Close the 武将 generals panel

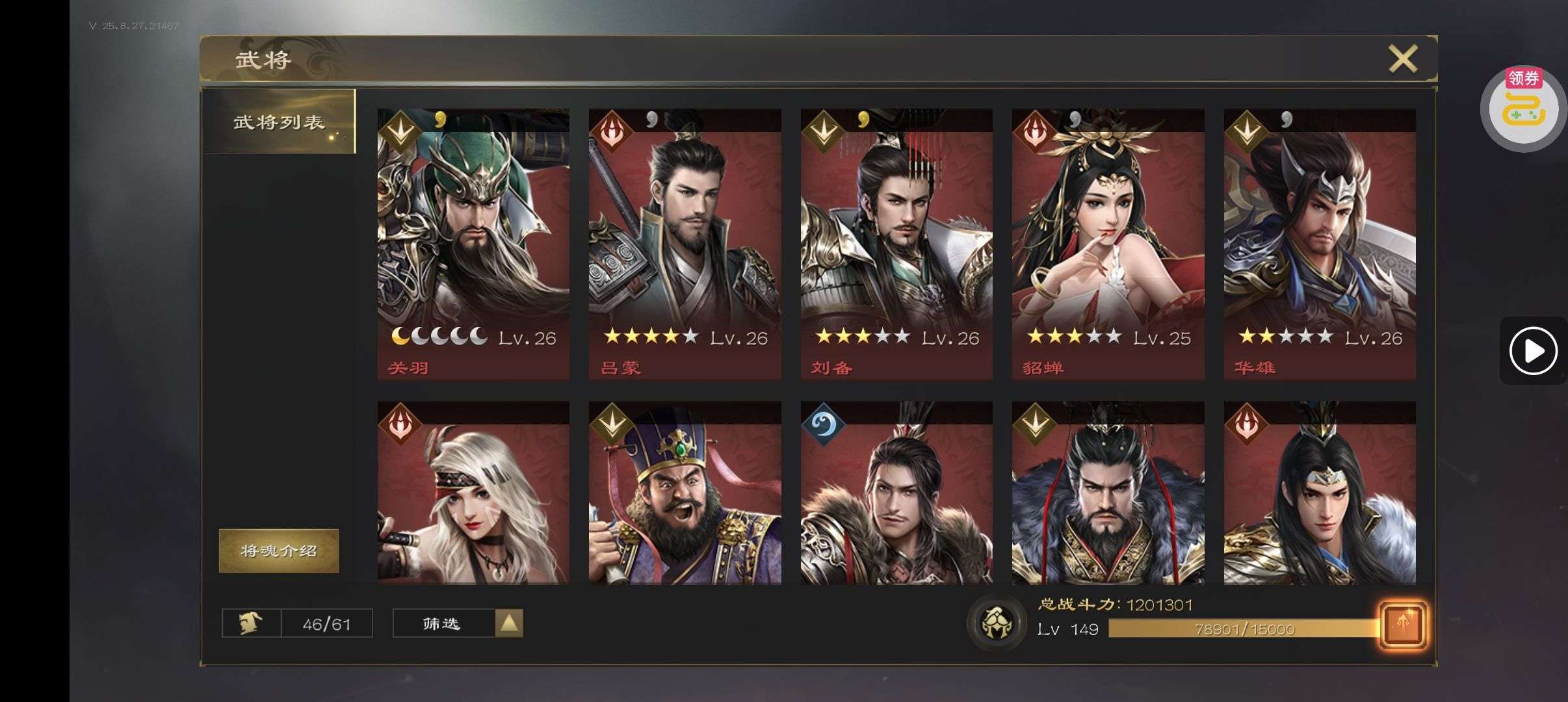(1402, 59)
